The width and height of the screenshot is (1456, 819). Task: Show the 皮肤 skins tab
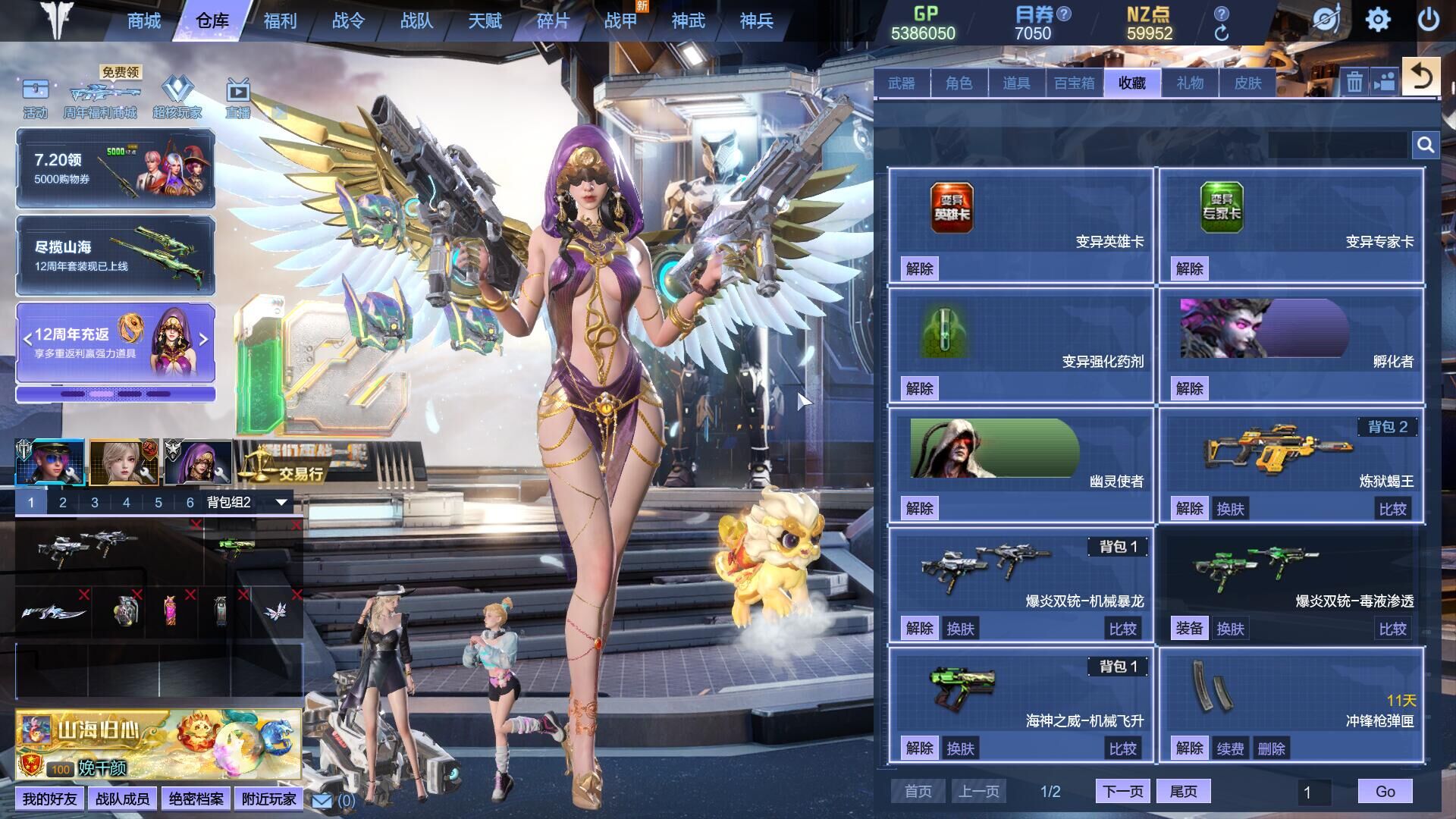click(1247, 83)
